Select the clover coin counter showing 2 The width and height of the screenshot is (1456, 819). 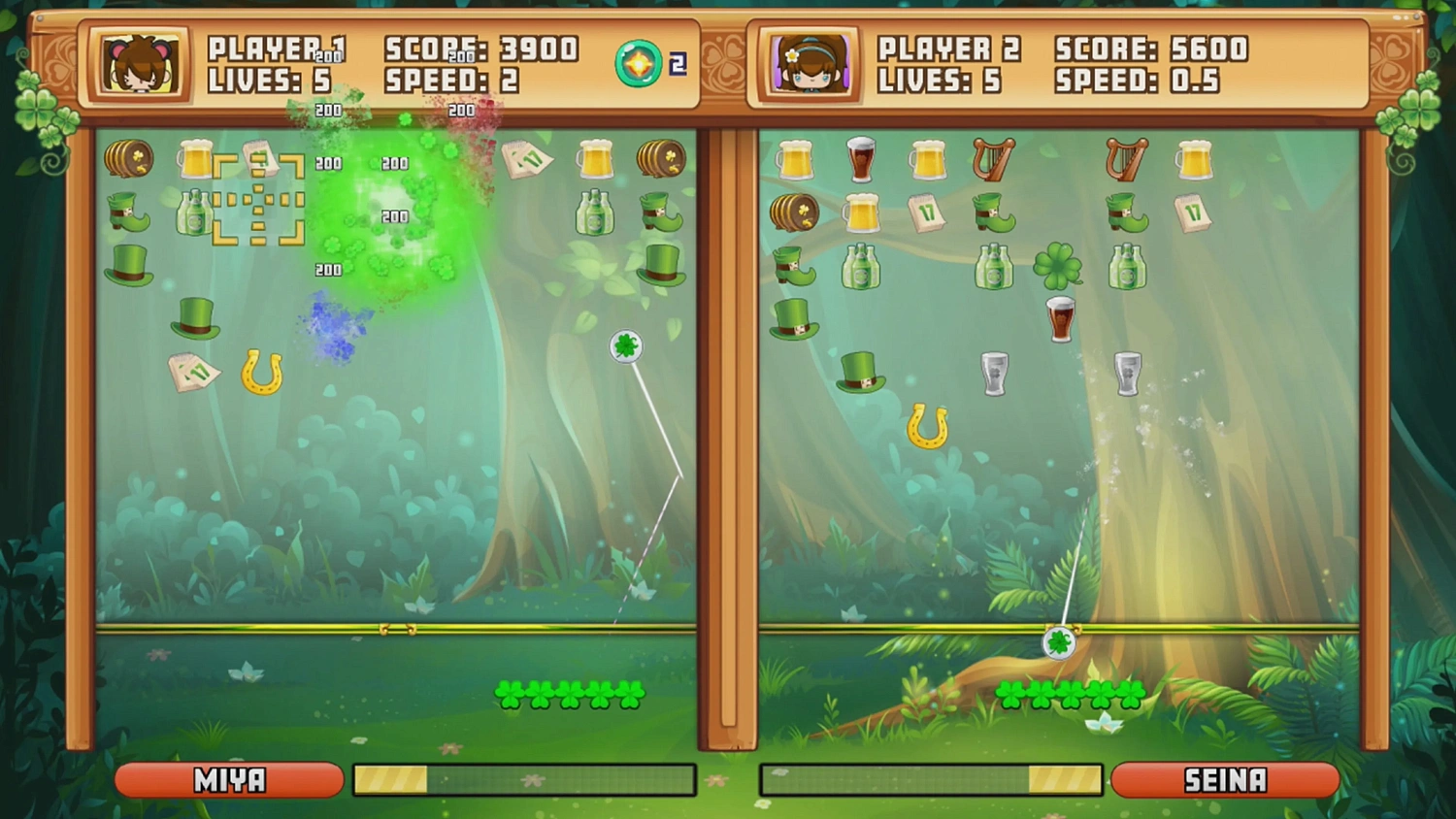coord(640,61)
